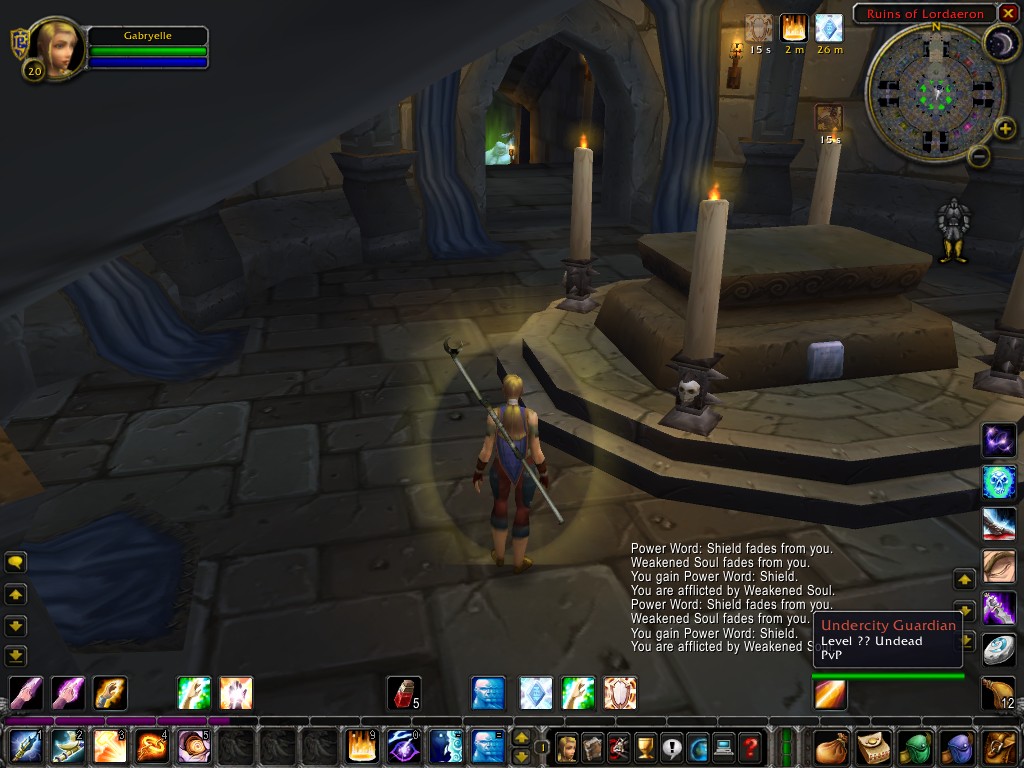Open the main menu computer icon

tap(723, 746)
